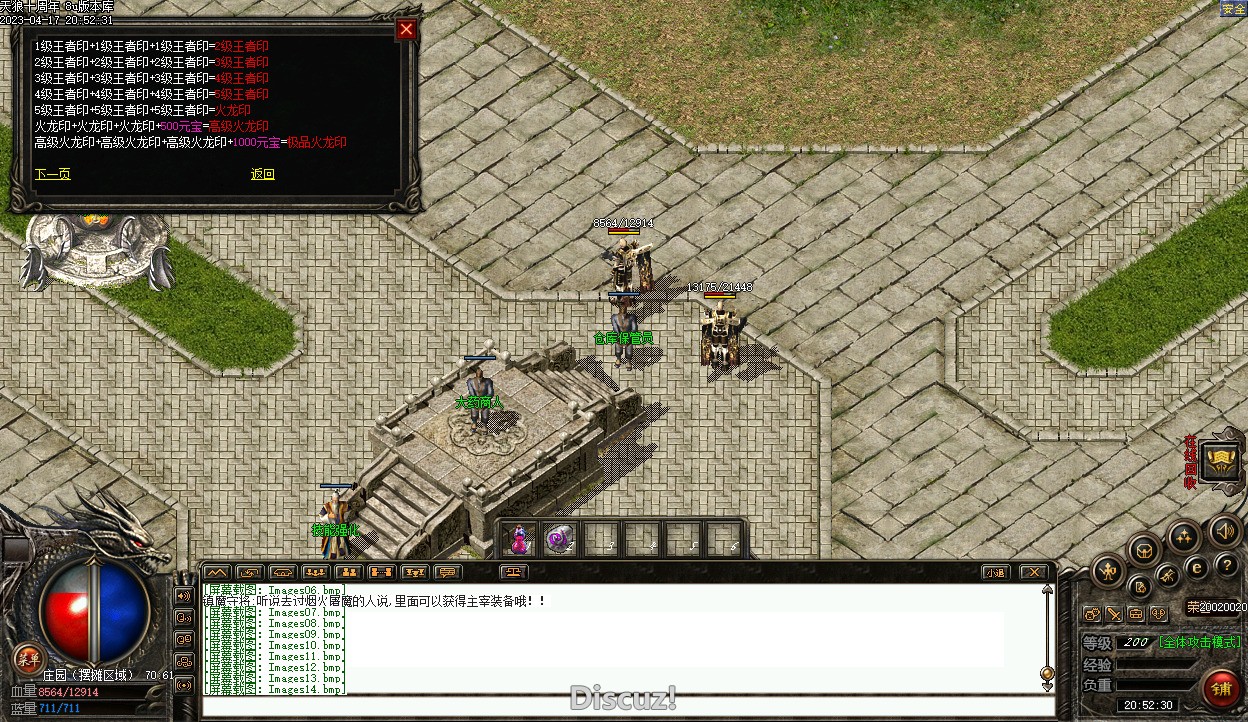Close the seal recipe dialog
This screenshot has height=722, width=1248.
(406, 30)
